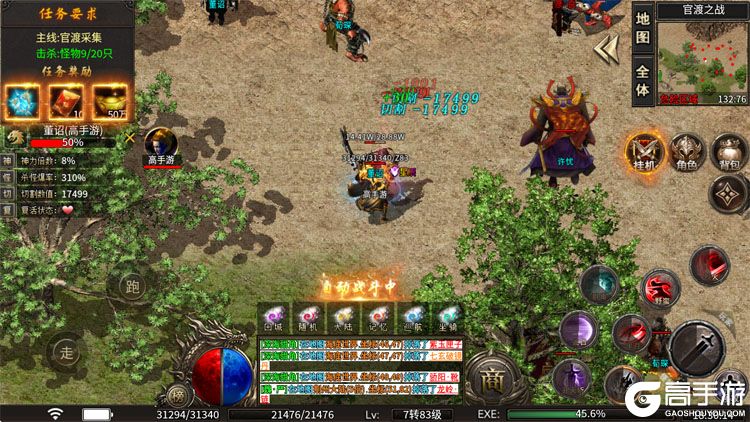Open the 背包 backpack icon

(726, 151)
